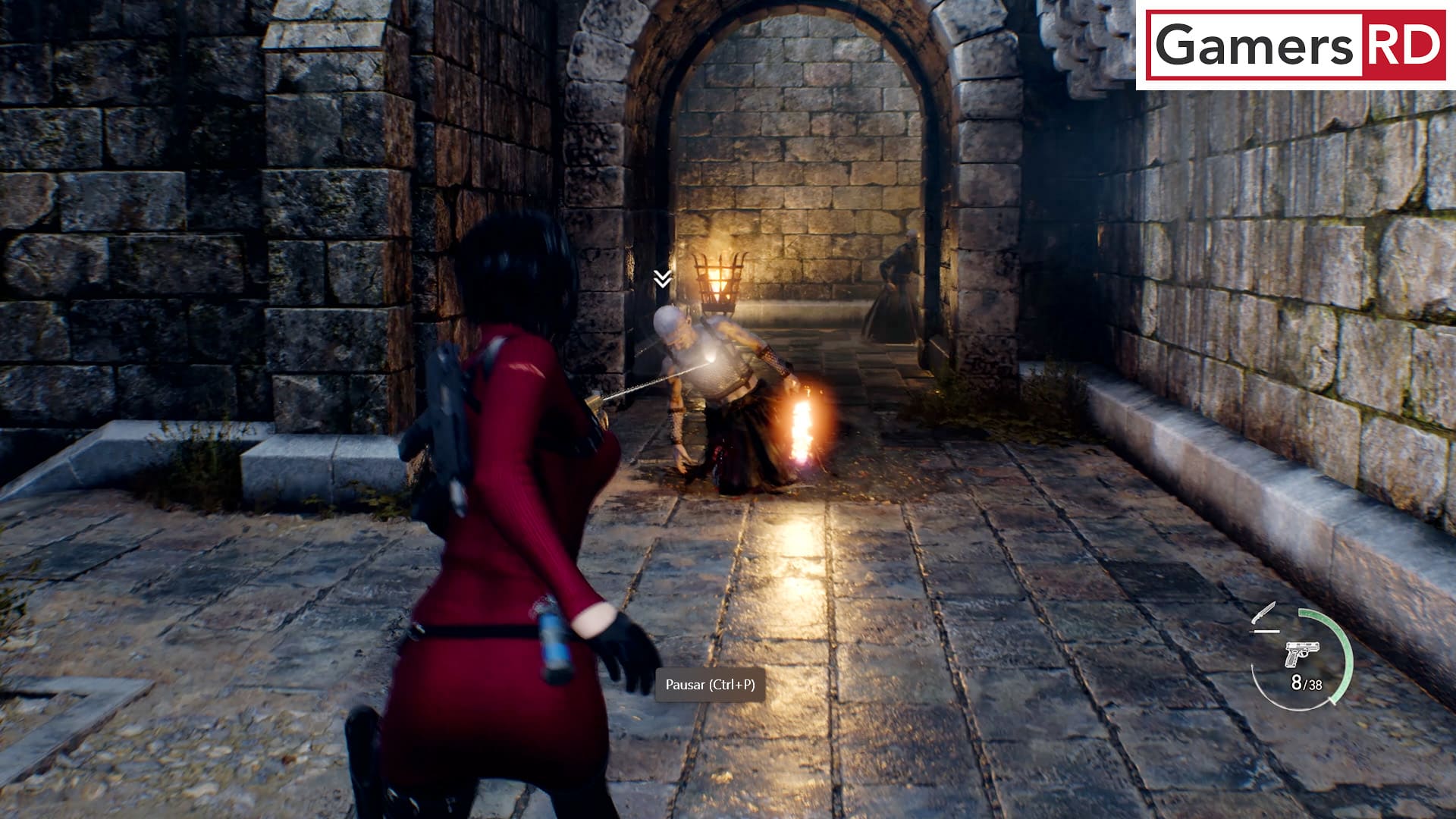1456x819 pixels.
Task: Select the combat knife icon
Action: pyautogui.click(x=1264, y=614)
